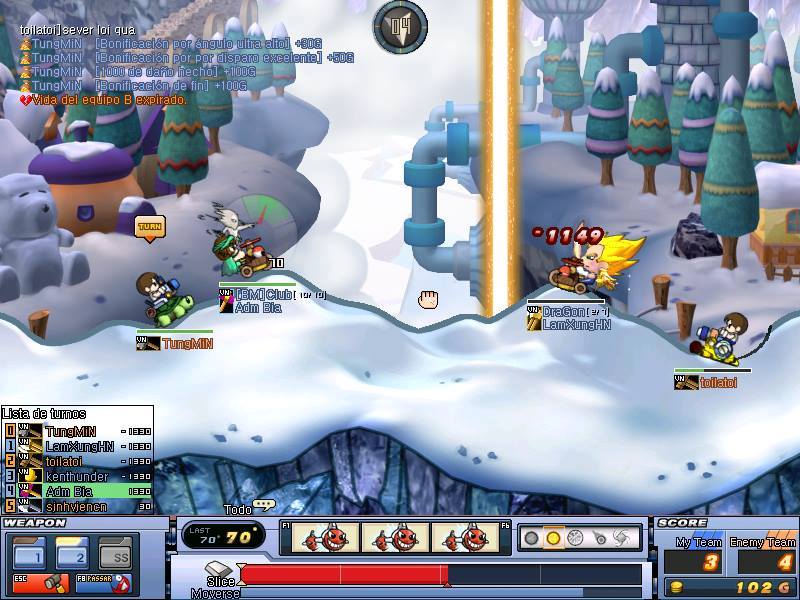Select weapon shot 2
Image resolution: width=800 pixels, height=600 pixels.
73,554
